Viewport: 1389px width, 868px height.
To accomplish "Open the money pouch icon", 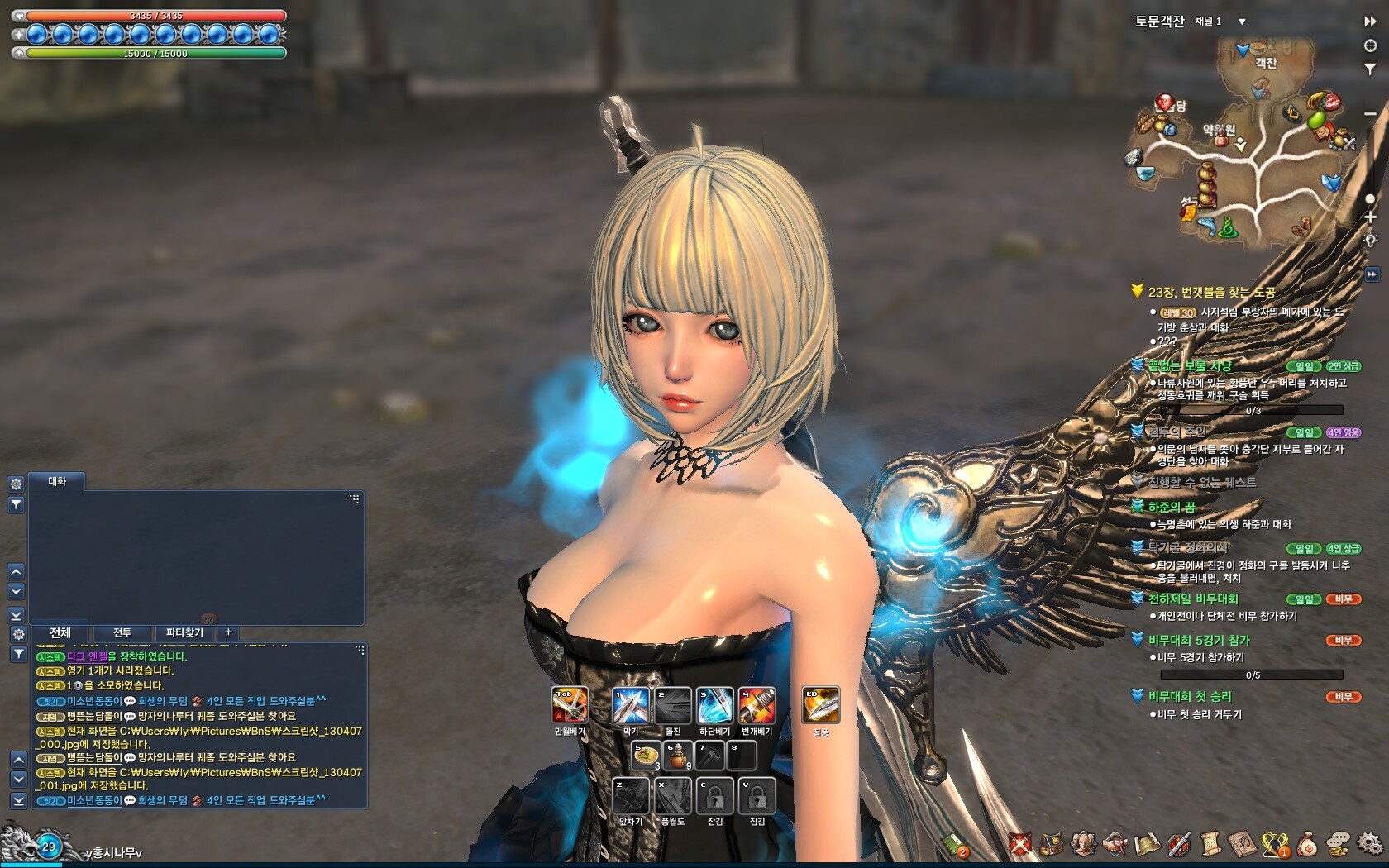I will pos(1307,844).
